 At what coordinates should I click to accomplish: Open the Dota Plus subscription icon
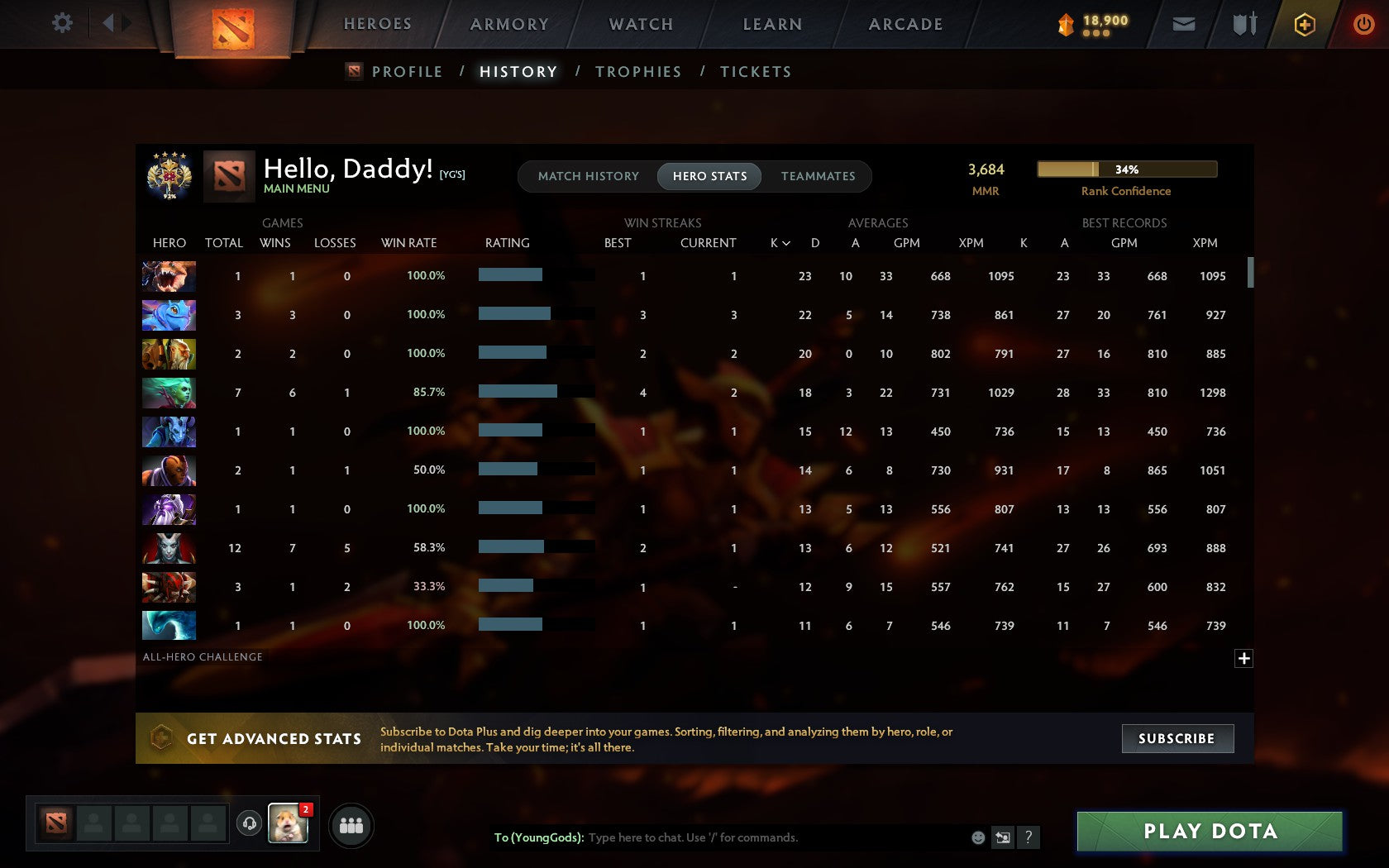pos(1305,24)
